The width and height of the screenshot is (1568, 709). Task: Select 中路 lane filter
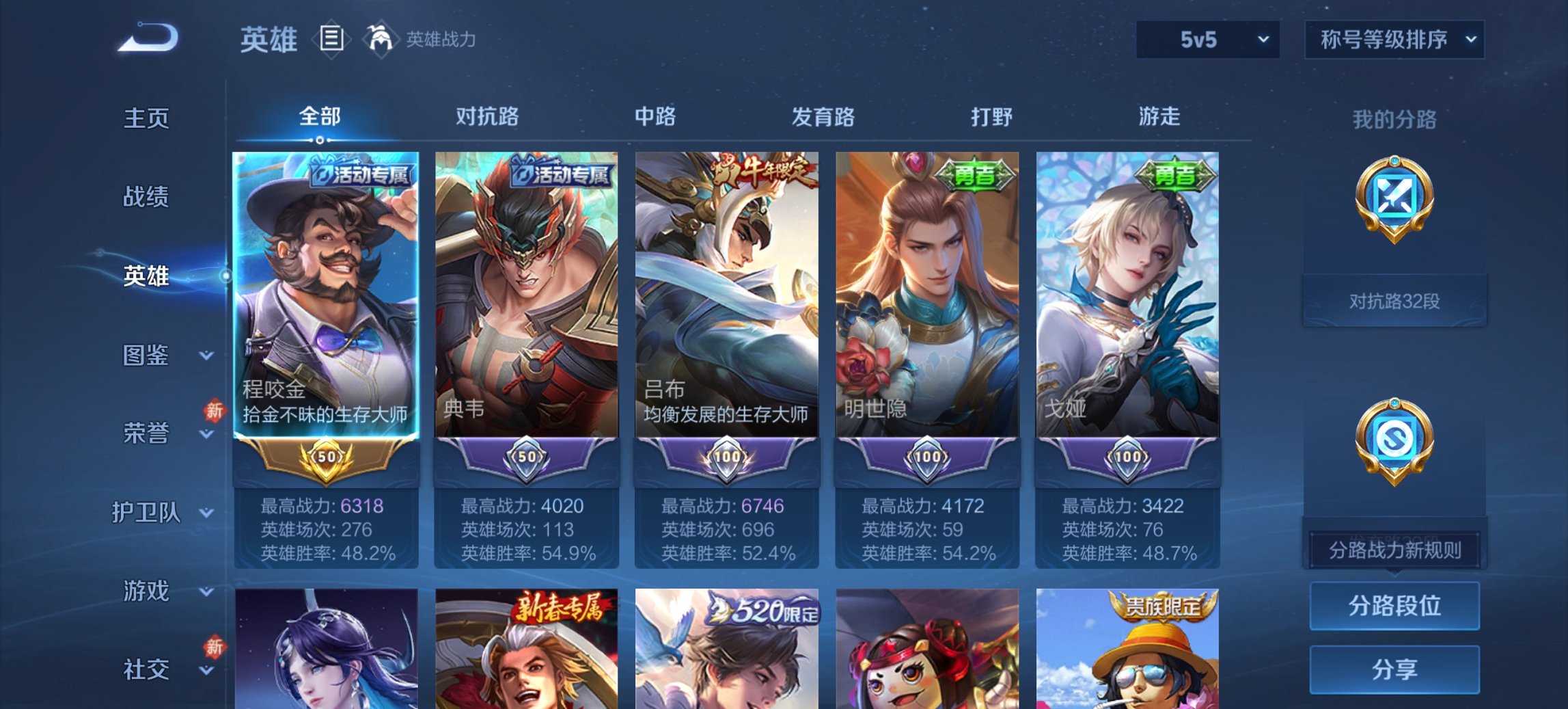pyautogui.click(x=653, y=116)
